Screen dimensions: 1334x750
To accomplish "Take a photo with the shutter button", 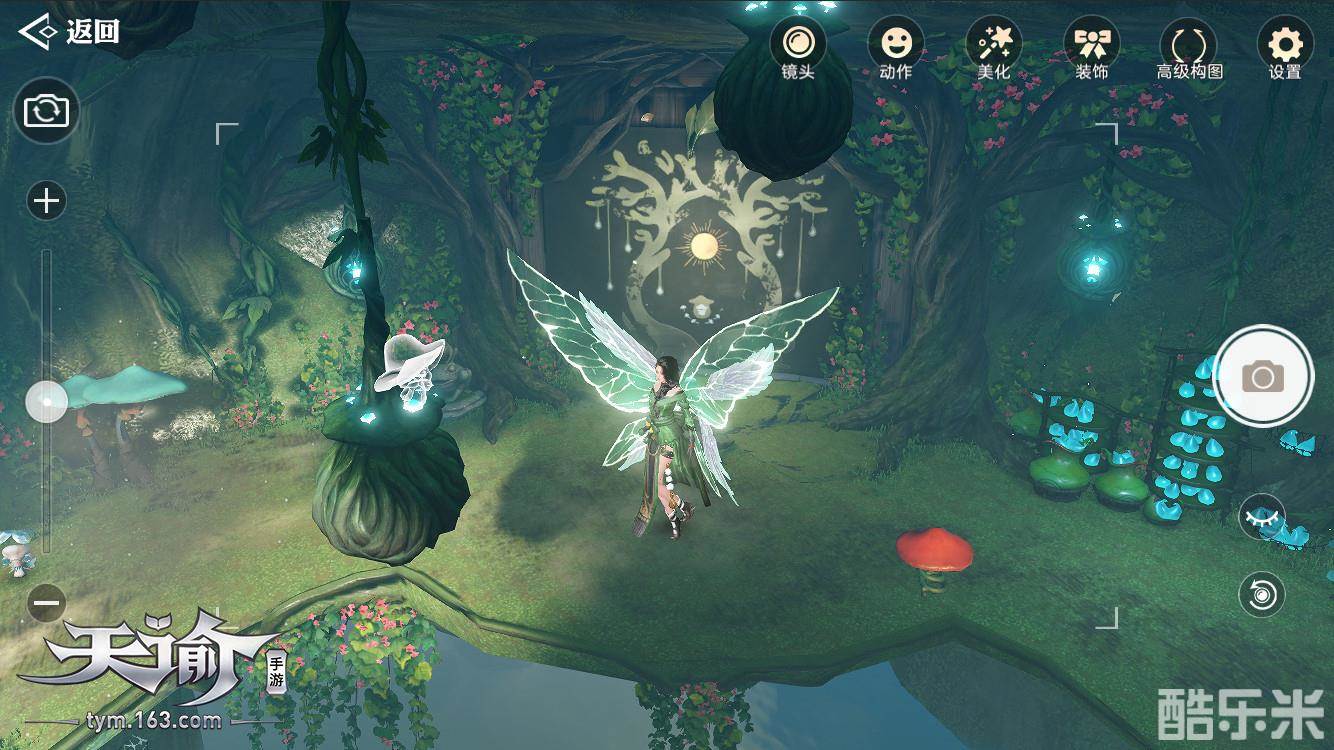I will (x=1263, y=377).
